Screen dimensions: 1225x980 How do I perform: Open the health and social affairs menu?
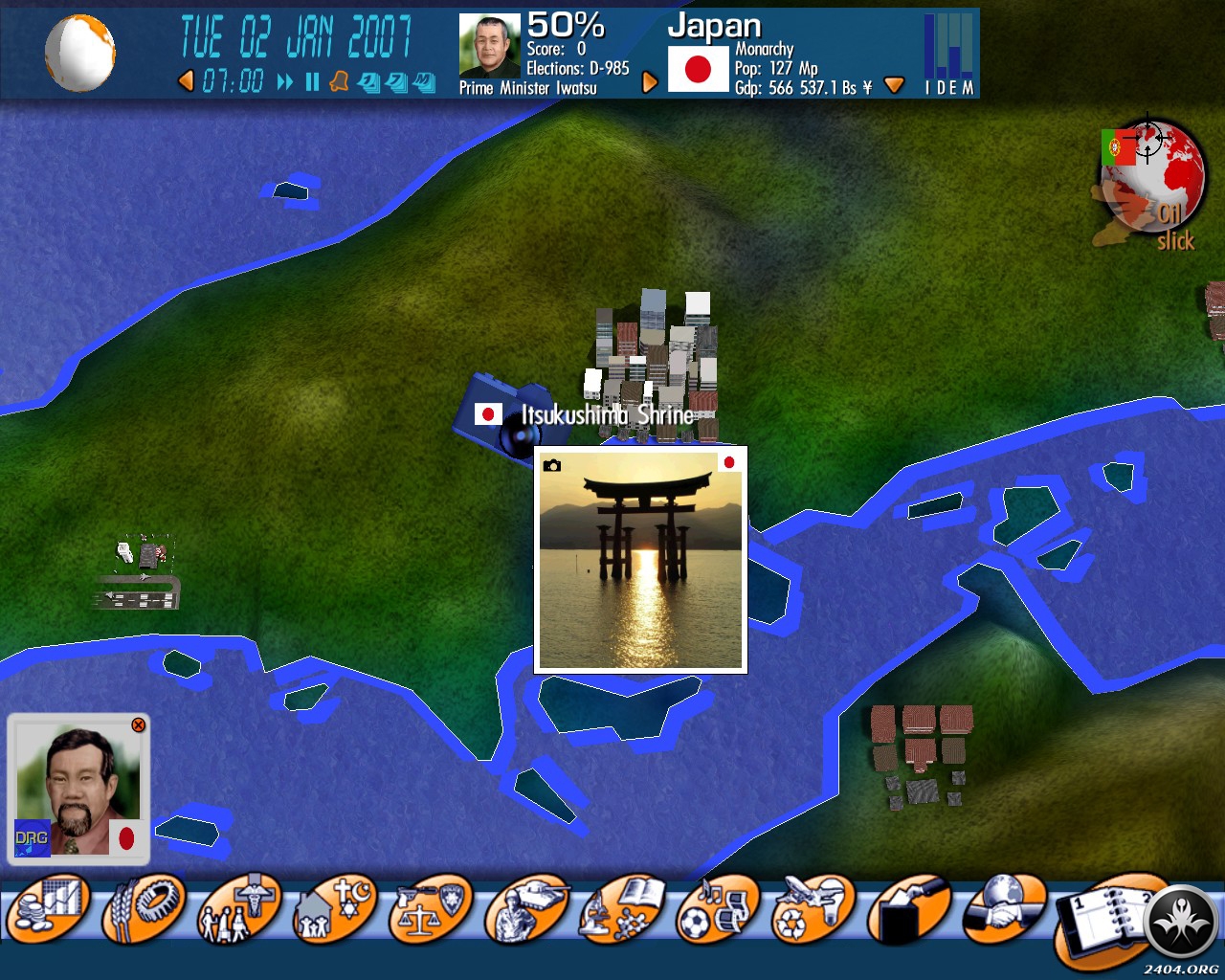coord(239,909)
